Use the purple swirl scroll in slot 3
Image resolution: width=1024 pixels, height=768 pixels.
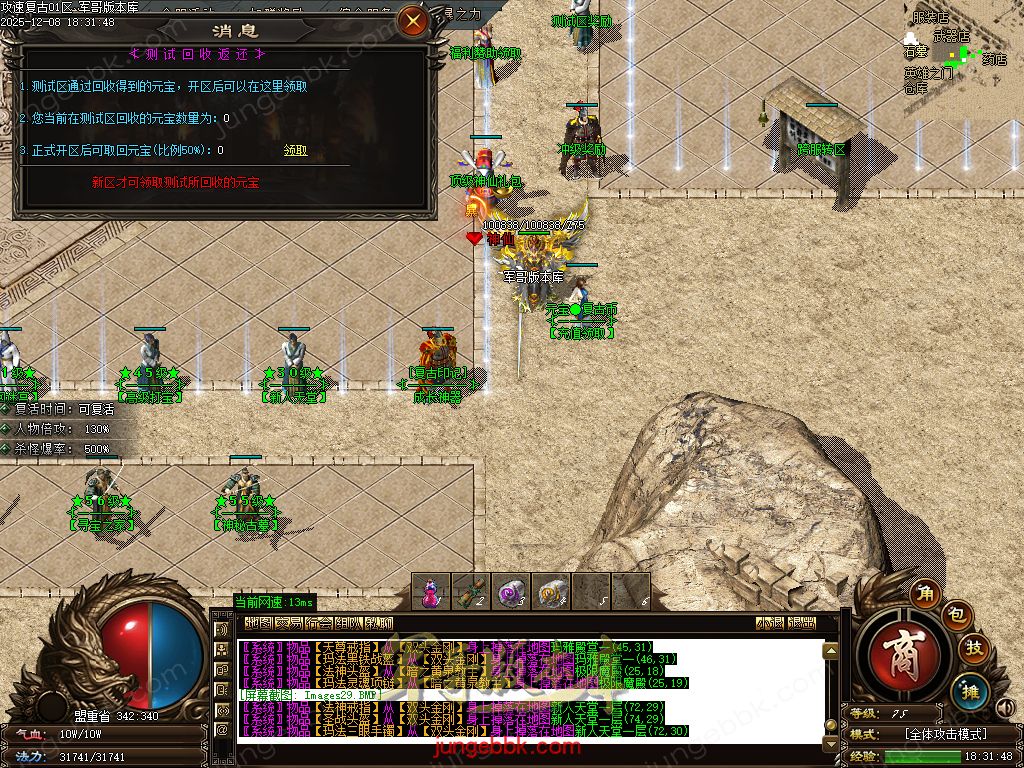coord(511,591)
